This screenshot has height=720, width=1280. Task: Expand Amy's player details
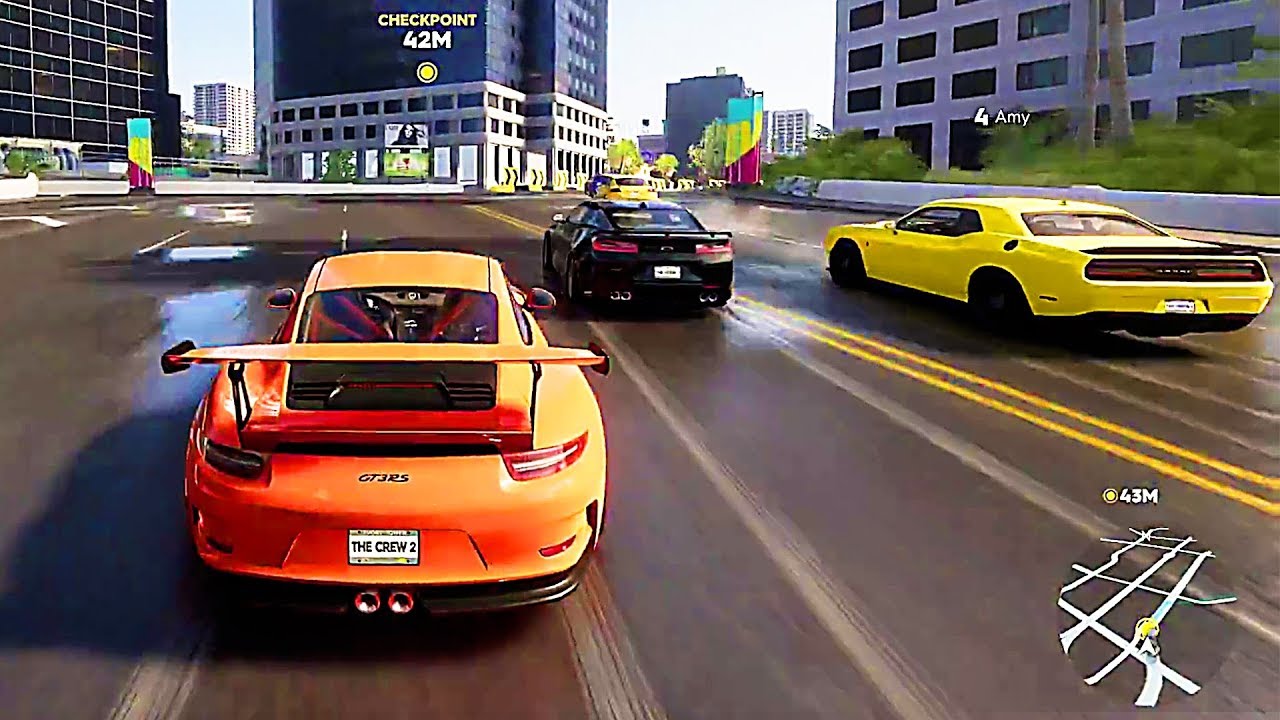coord(1005,117)
